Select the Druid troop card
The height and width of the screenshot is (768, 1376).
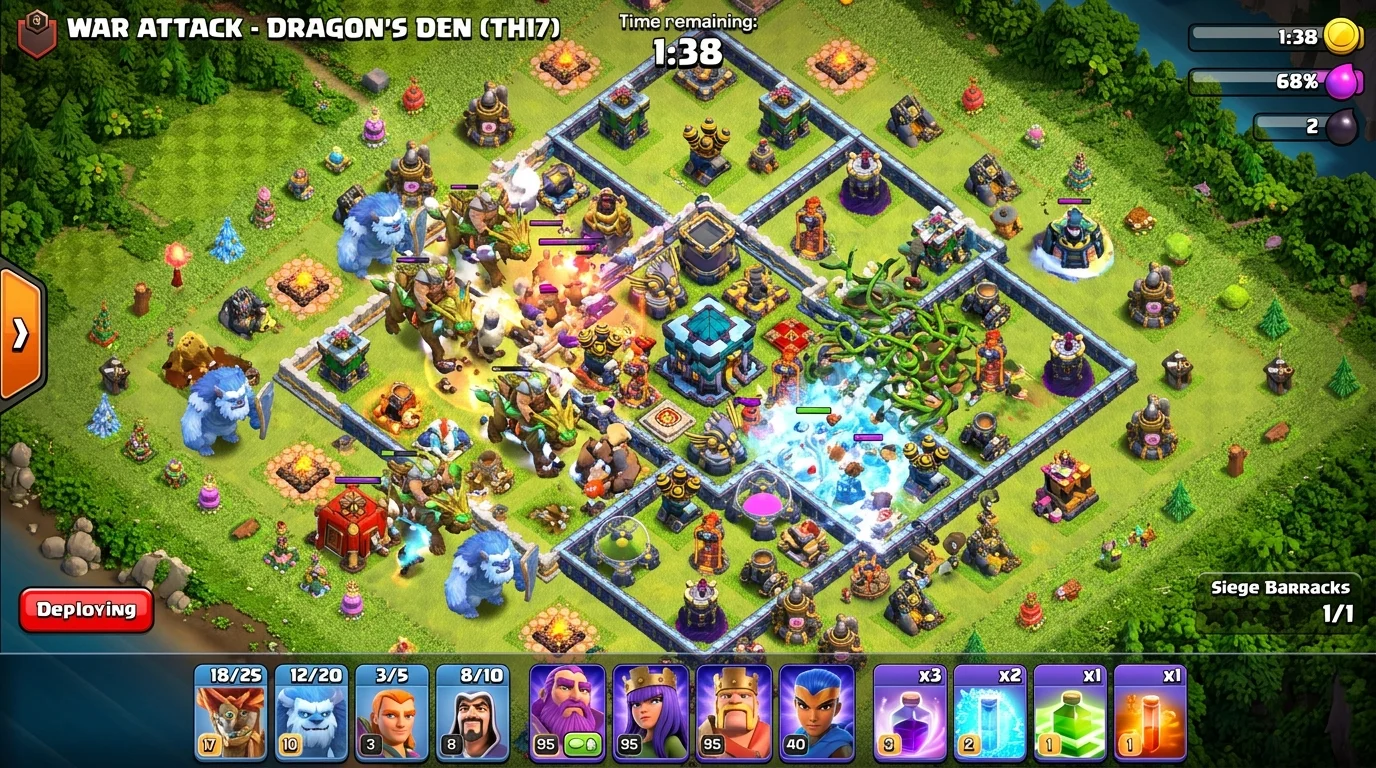tap(230, 712)
